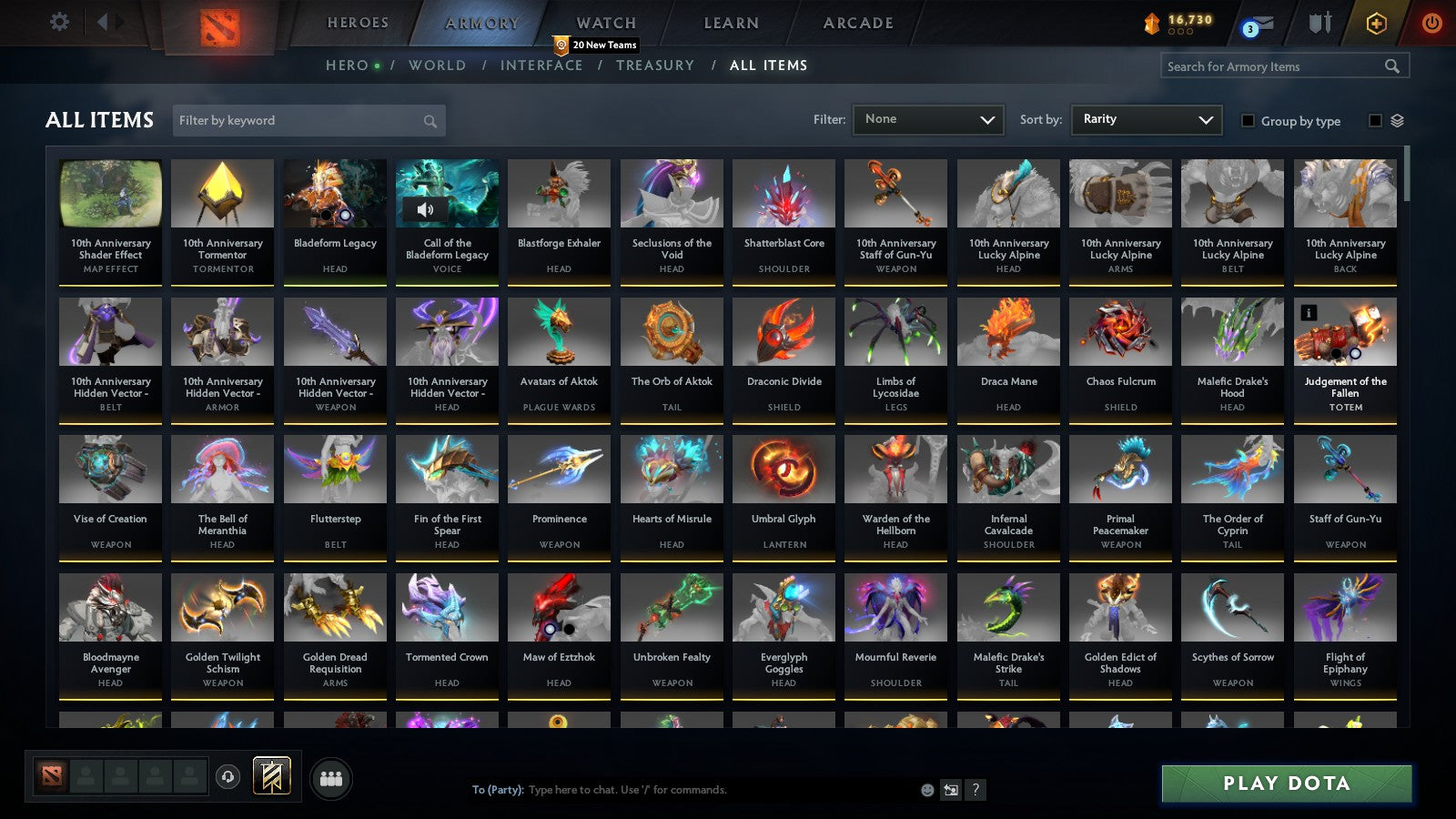Switch to the WATCH tab

coord(603,23)
